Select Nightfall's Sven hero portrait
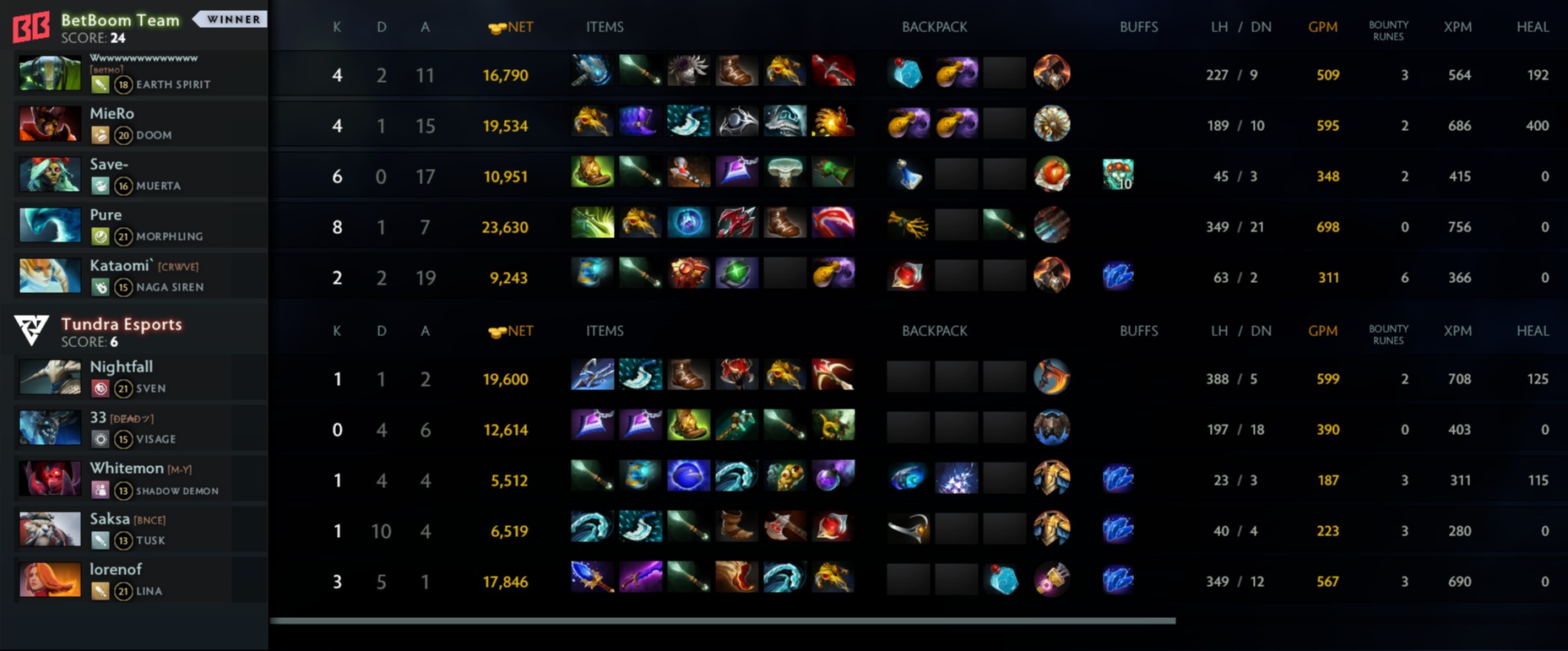This screenshot has height=651, width=1568. point(51,377)
